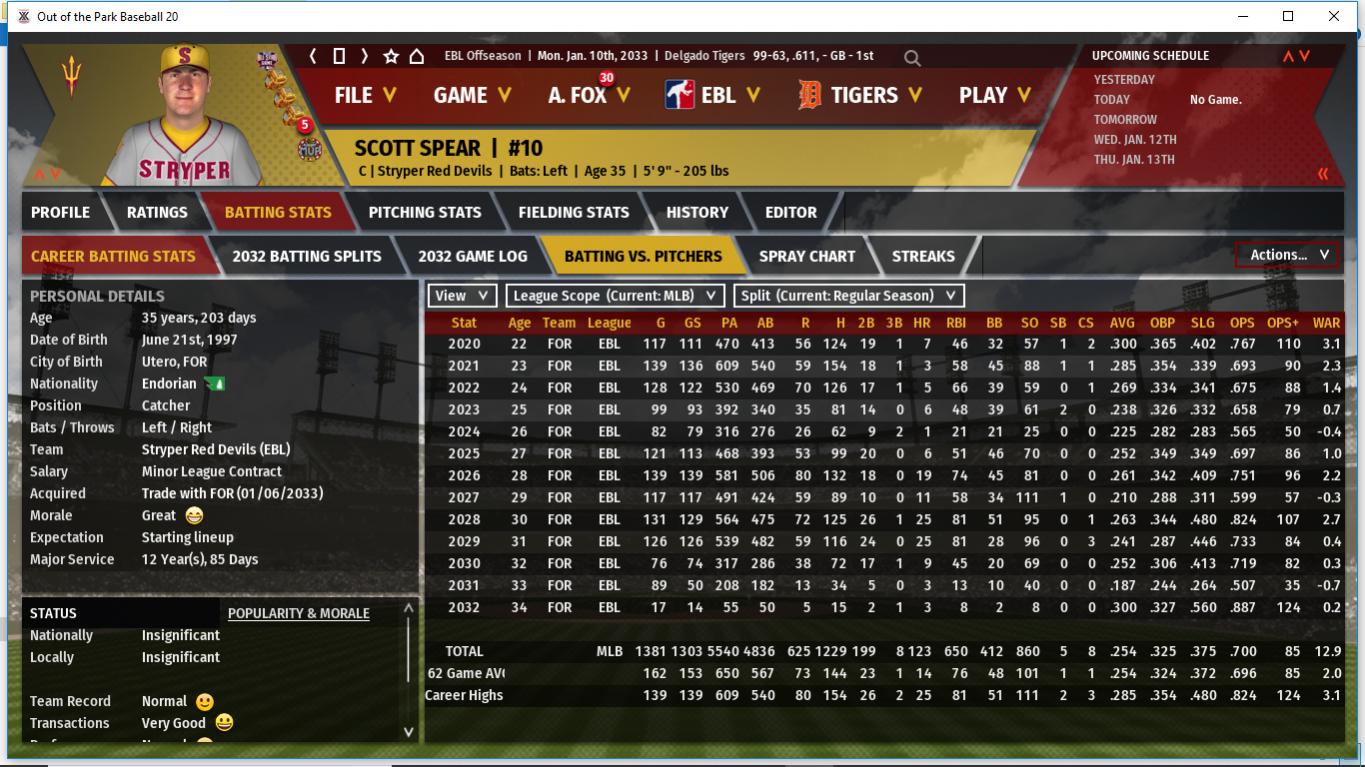This screenshot has width=1365, height=767.
Task: Switch to the RATINGS tab
Action: [157, 212]
